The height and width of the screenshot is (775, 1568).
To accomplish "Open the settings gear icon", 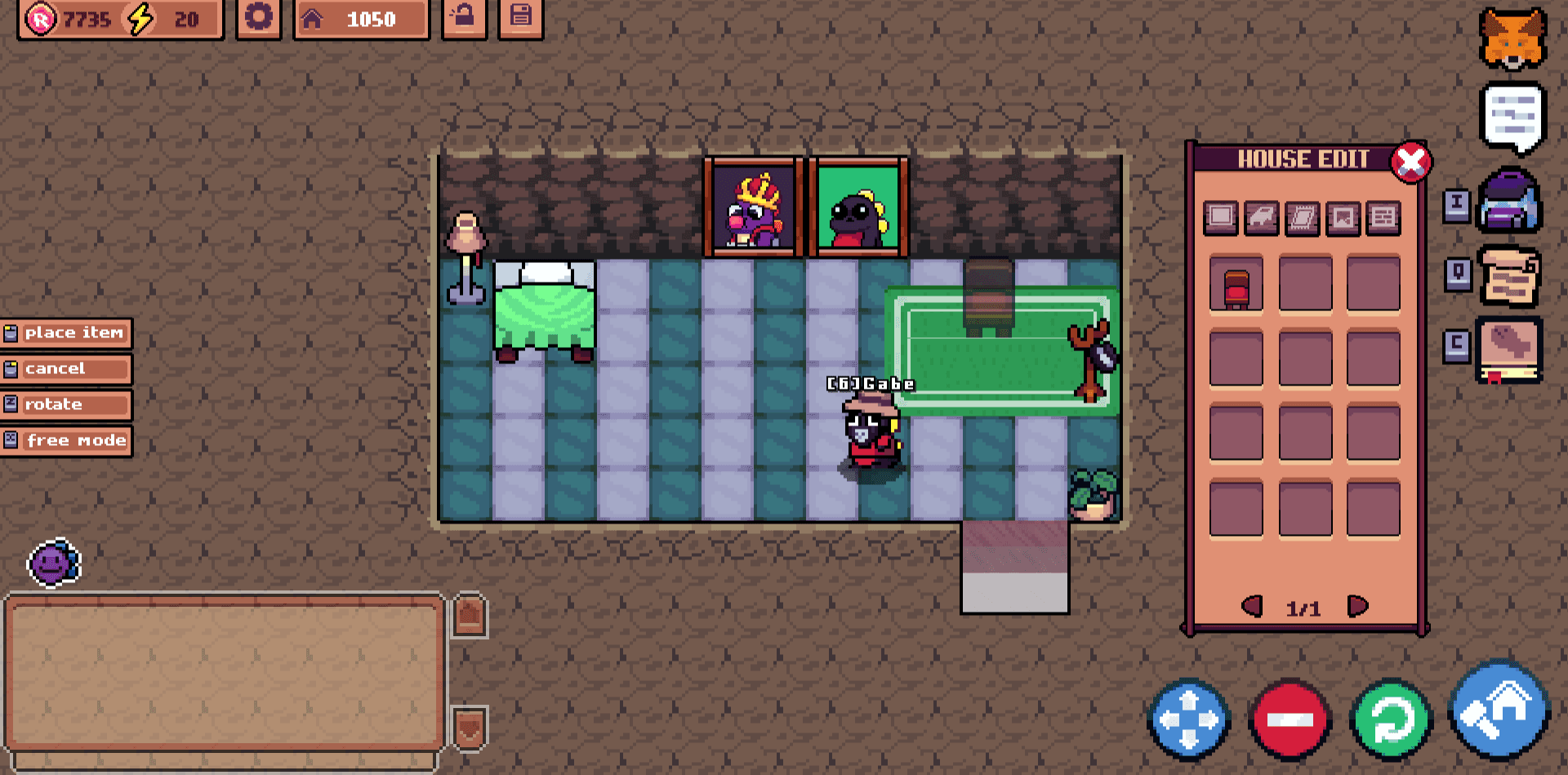I will tap(257, 16).
